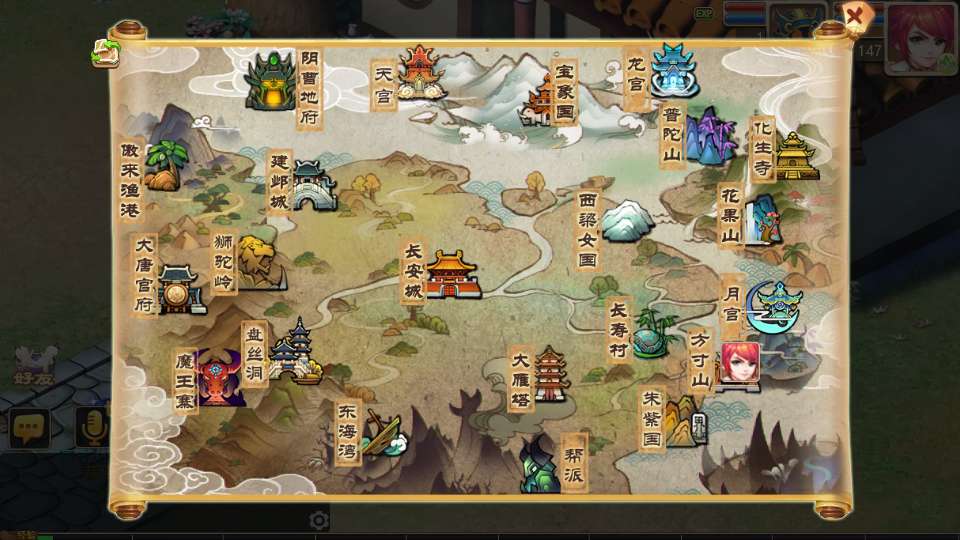Select the 建邺城 location marker

311,186
